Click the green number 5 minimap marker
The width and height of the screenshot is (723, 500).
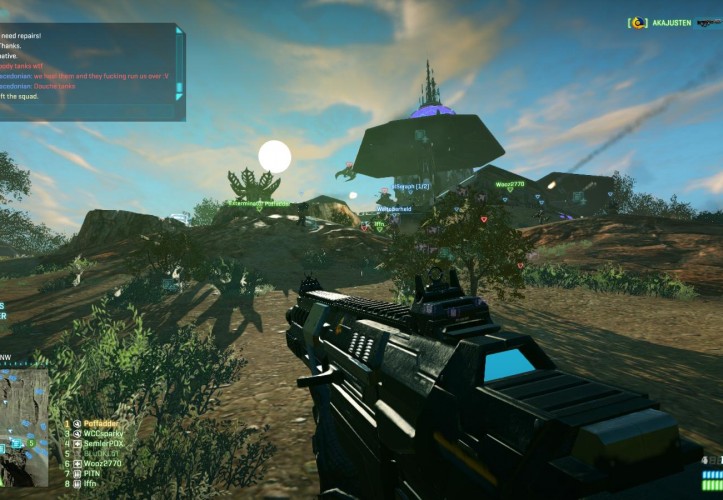point(30,442)
